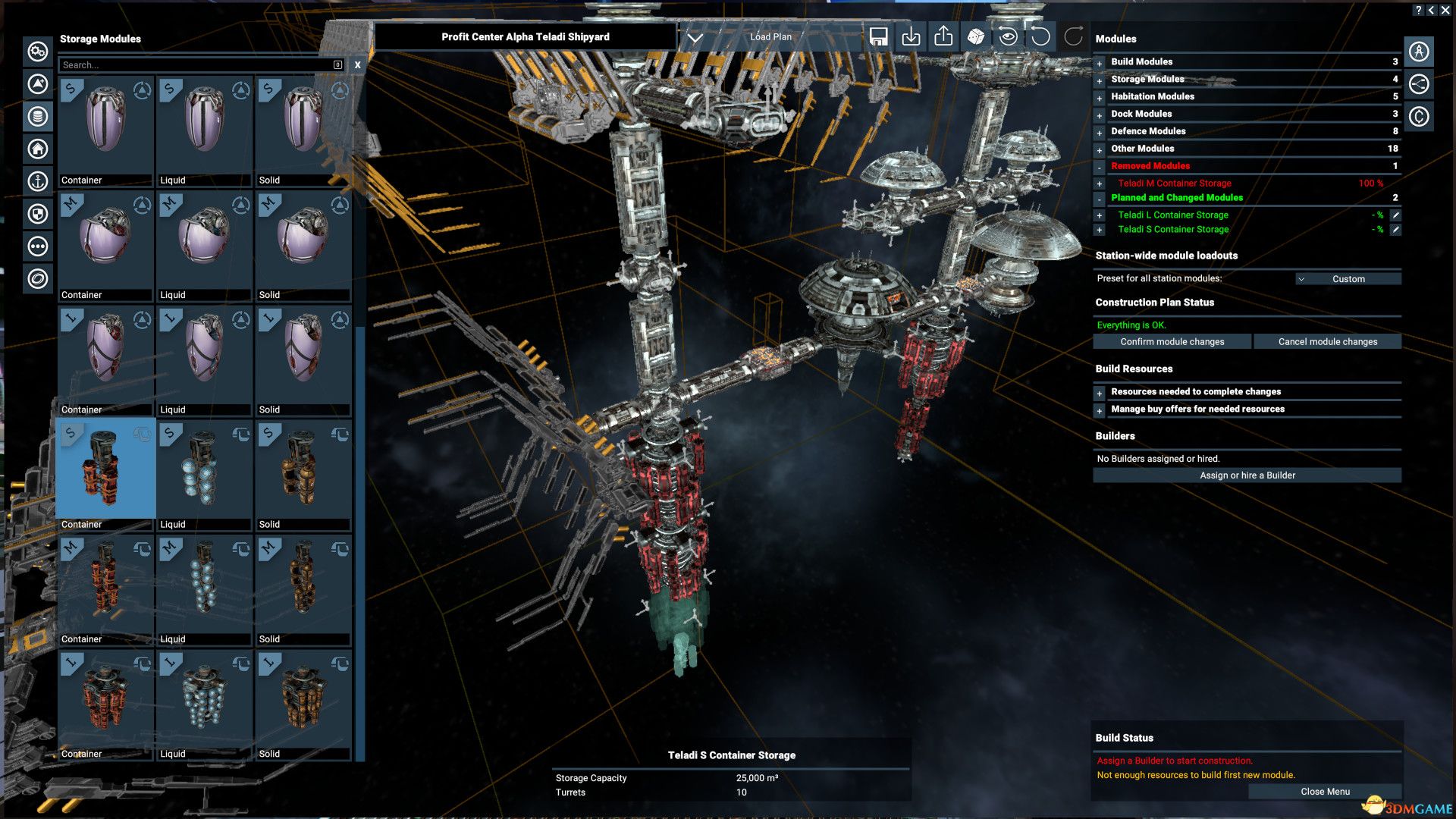Open the Custom preset dropdown
Image resolution: width=1456 pixels, height=819 pixels.
1348,278
